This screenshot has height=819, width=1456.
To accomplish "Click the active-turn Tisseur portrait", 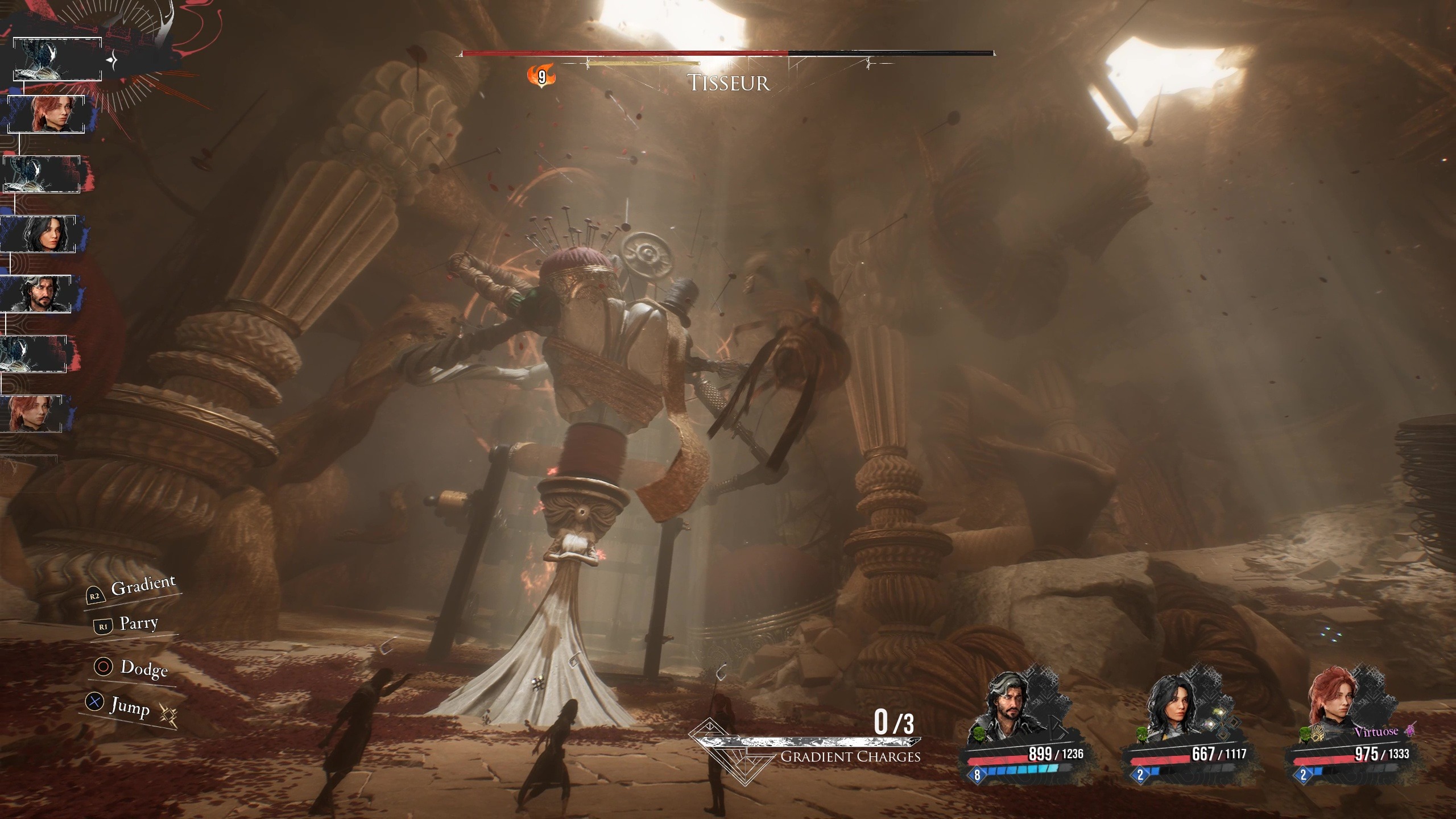I will click(57, 59).
